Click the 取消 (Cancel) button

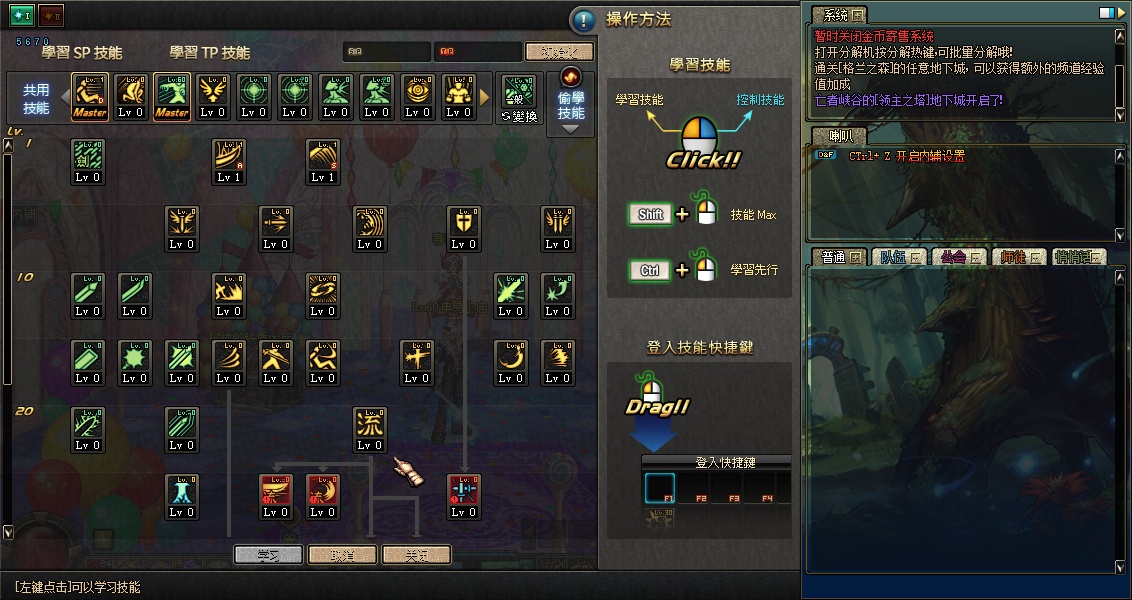click(342, 554)
